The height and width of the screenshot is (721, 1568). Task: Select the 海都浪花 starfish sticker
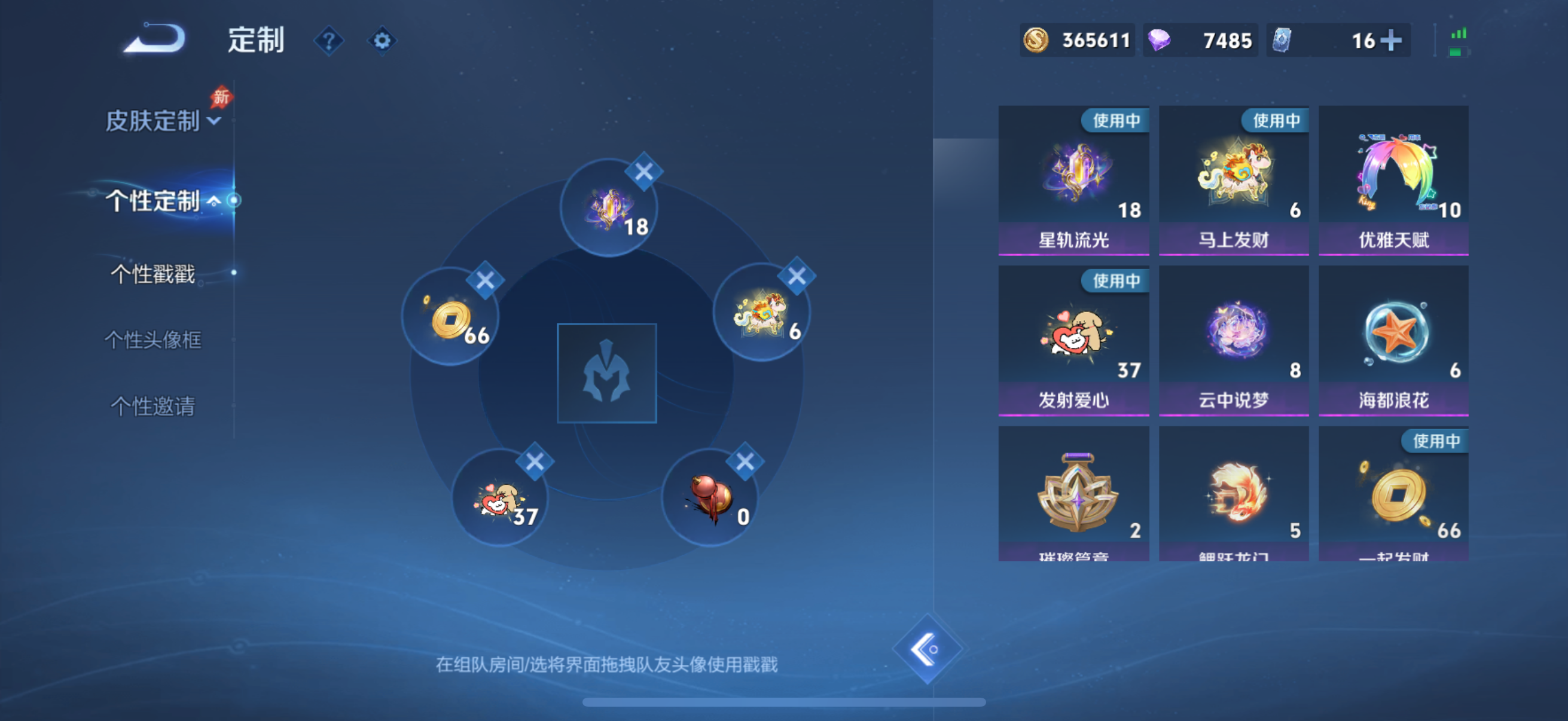point(1394,335)
